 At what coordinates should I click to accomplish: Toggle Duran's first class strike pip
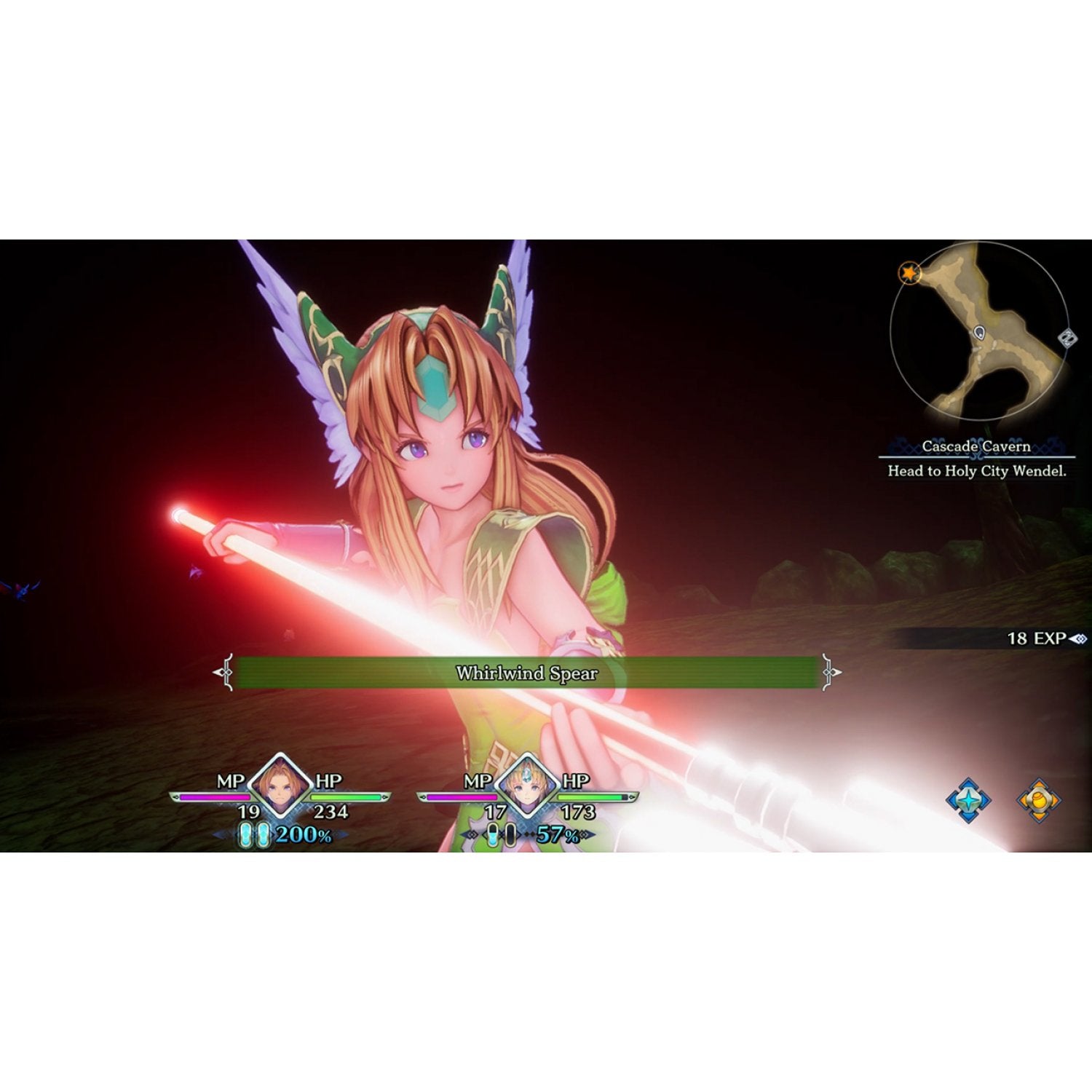[x=245, y=834]
